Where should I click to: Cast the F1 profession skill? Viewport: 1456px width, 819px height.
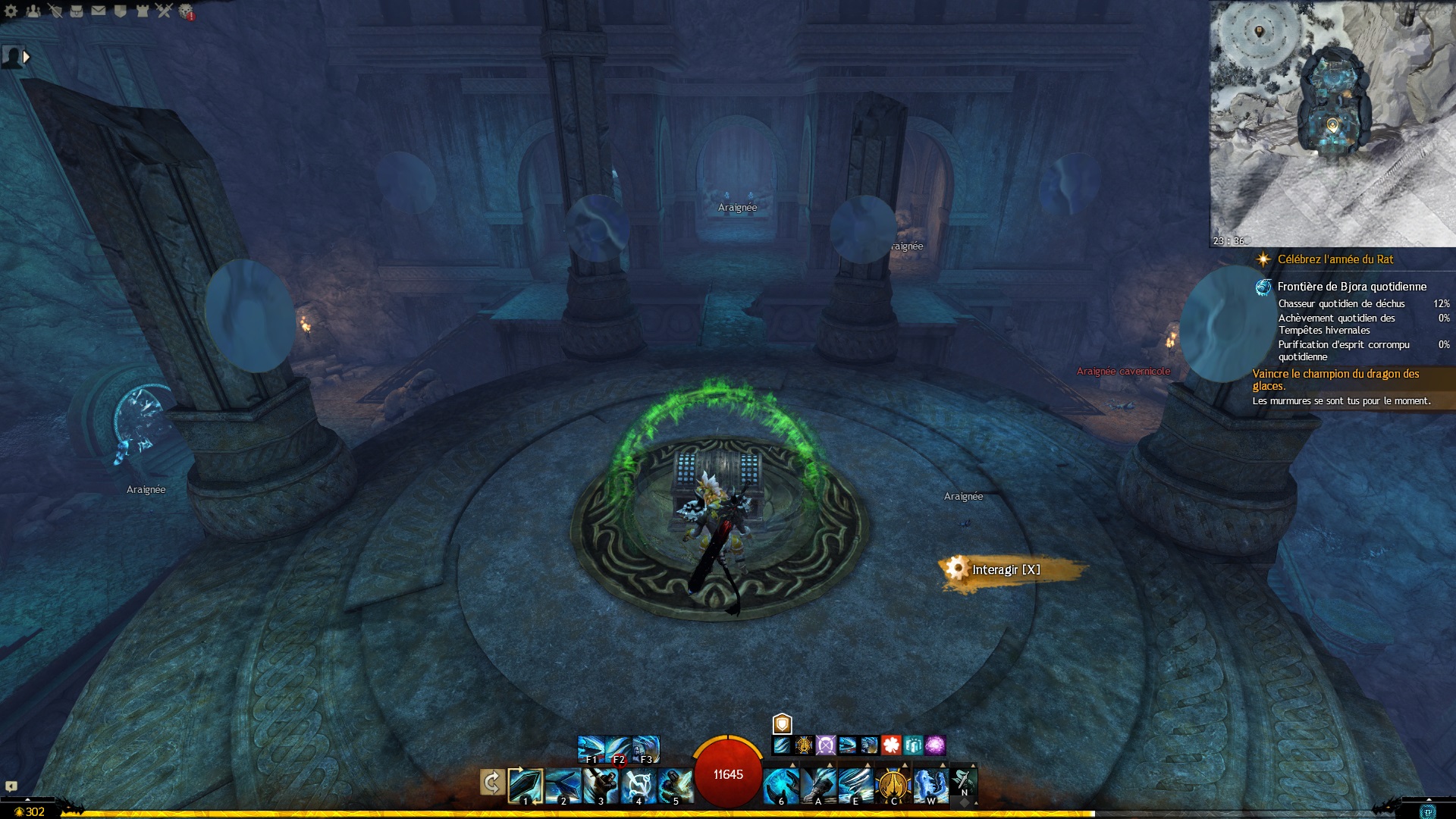590,748
